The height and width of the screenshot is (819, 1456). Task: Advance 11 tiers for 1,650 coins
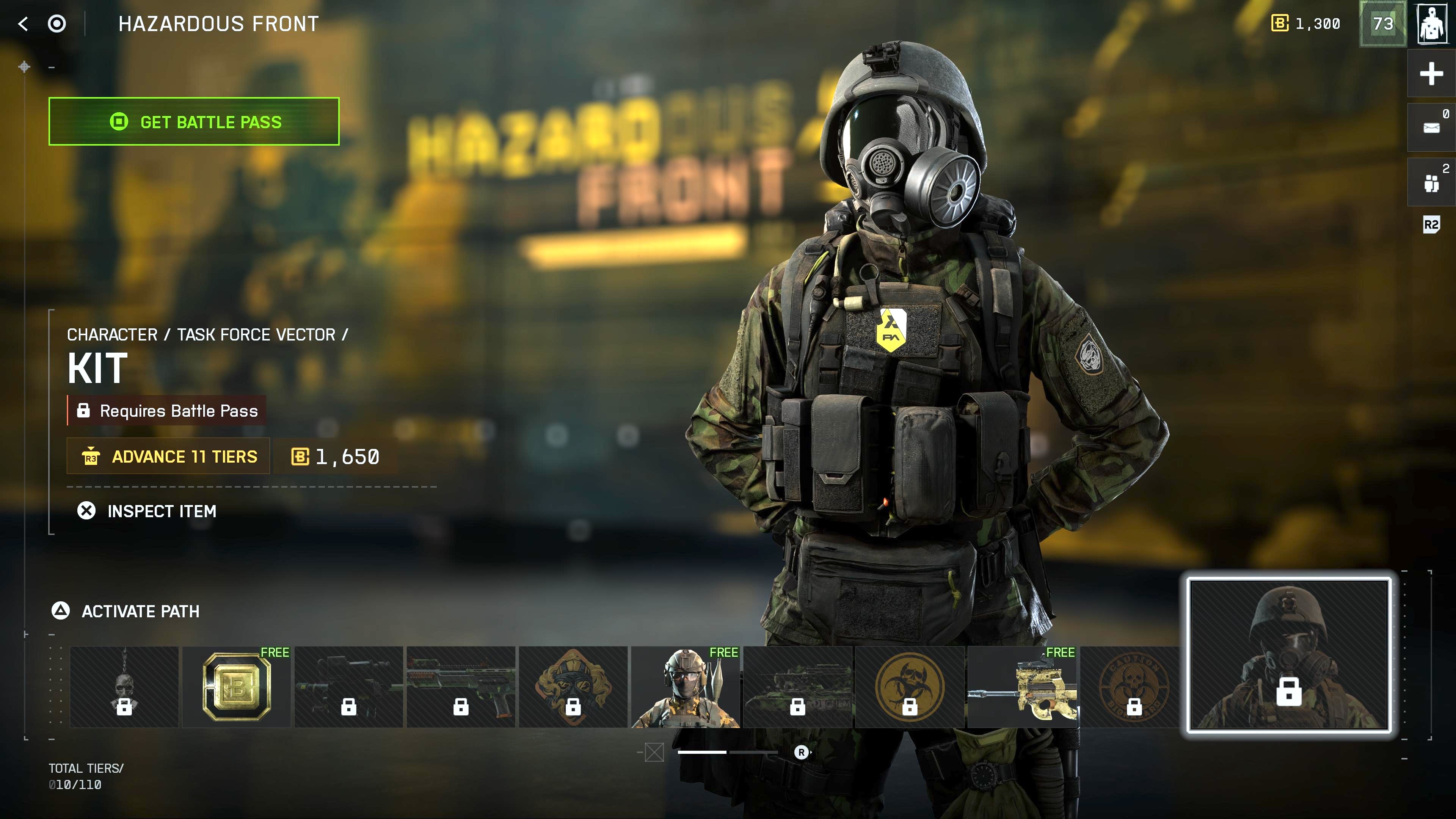coord(168,456)
